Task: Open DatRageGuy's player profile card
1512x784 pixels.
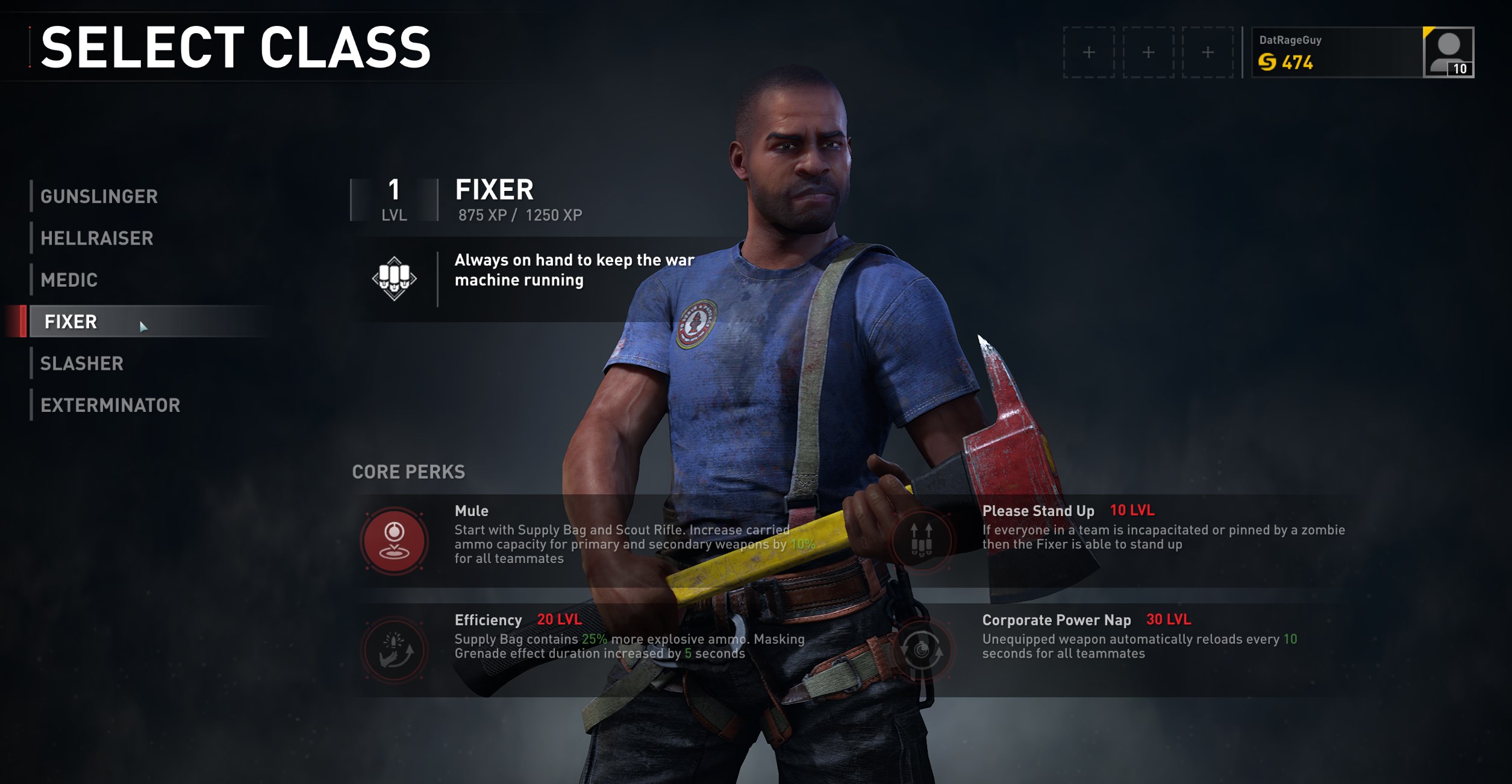Action: (x=1362, y=52)
